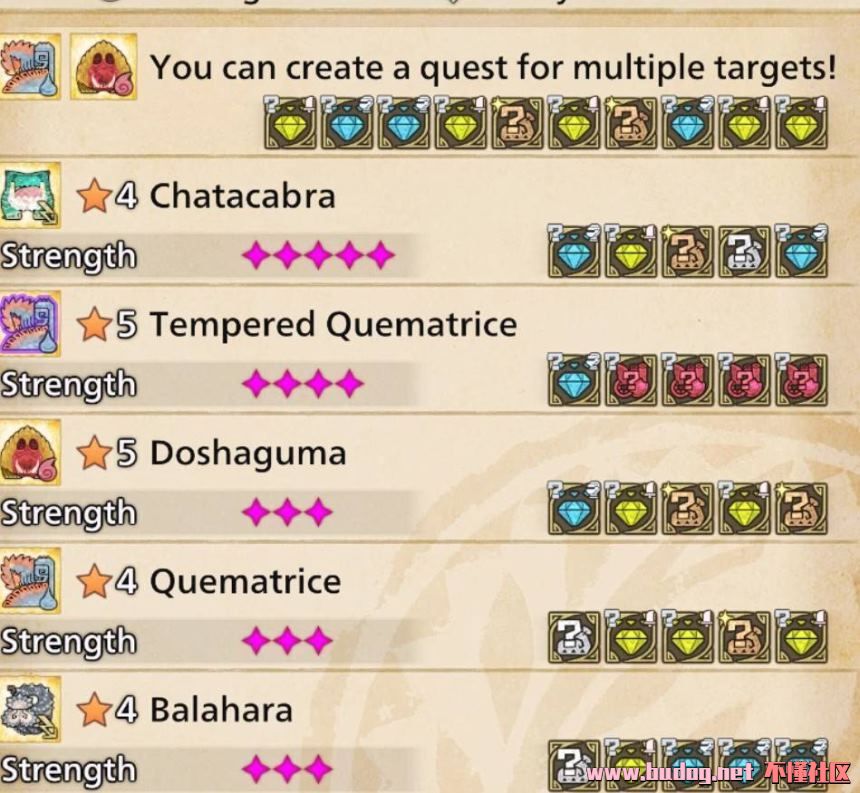Screen dimensions: 860x793
Task: Click the Balahara monster icon
Action: pos(31,709)
